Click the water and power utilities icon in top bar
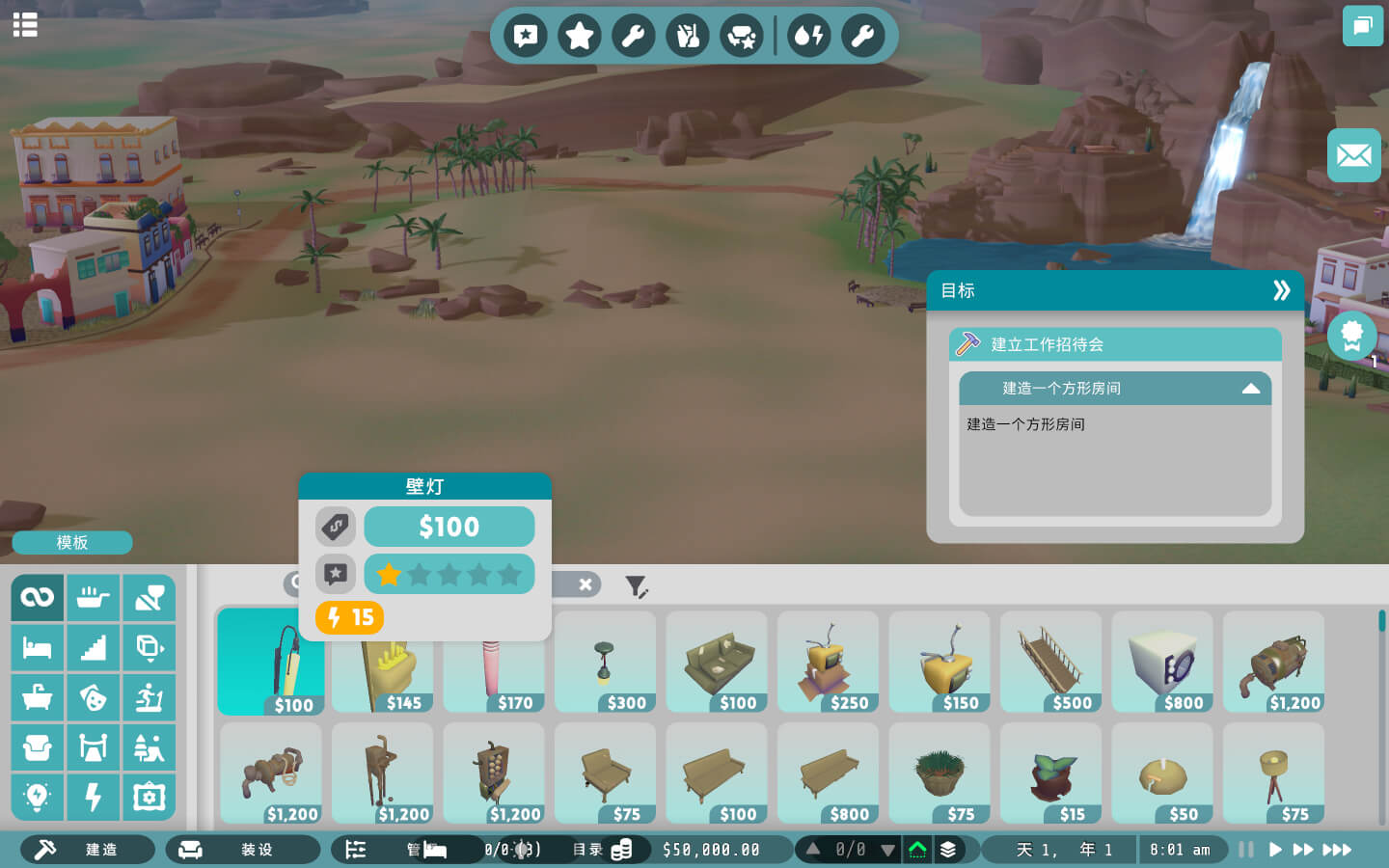 click(x=809, y=37)
